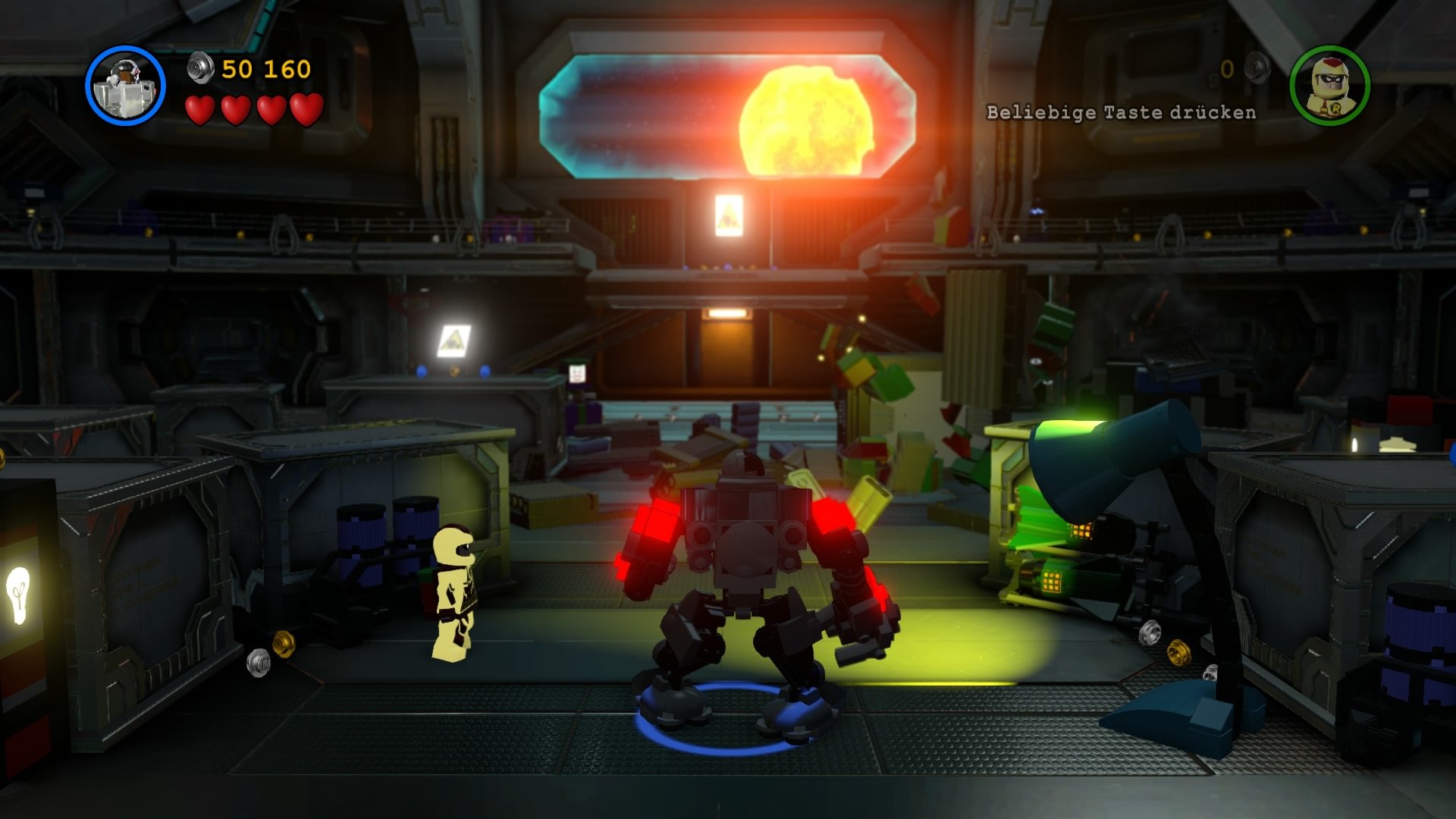Click the first red heart in the health bar
This screenshot has width=1456, height=819.
click(199, 108)
